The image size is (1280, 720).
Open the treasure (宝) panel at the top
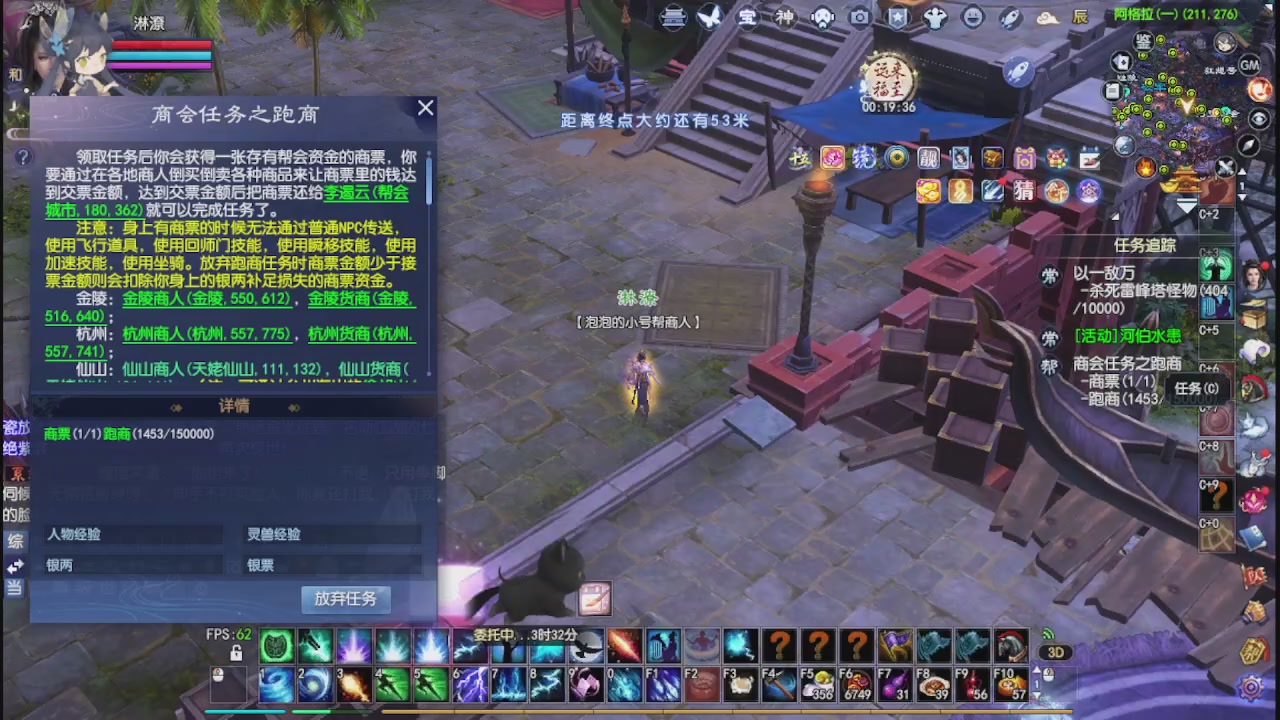[748, 17]
